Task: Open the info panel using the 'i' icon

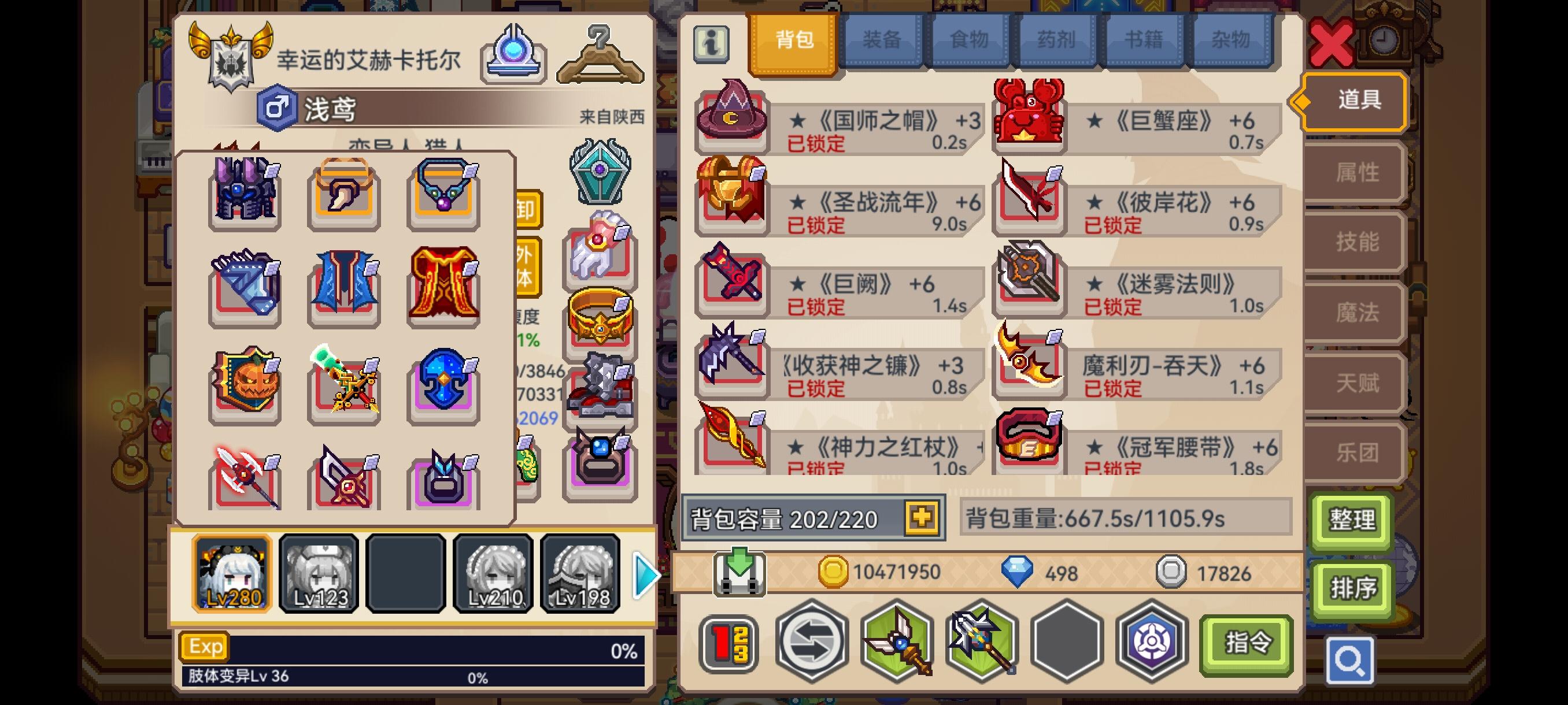Action: point(713,44)
